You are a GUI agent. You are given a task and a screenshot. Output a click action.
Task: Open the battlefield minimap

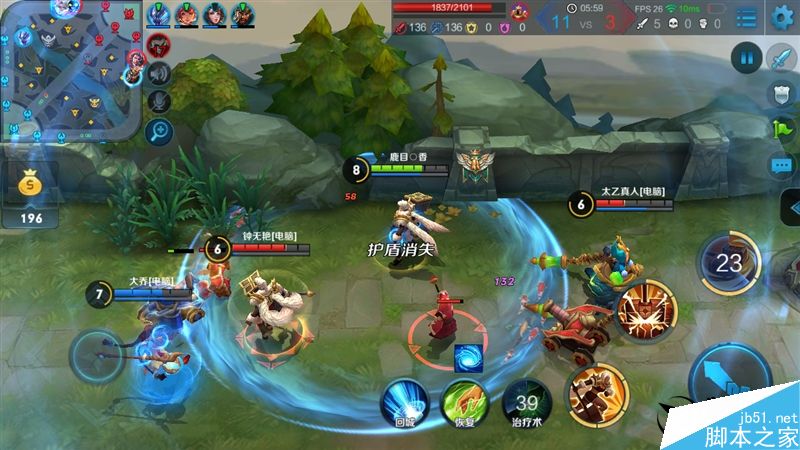68,70
